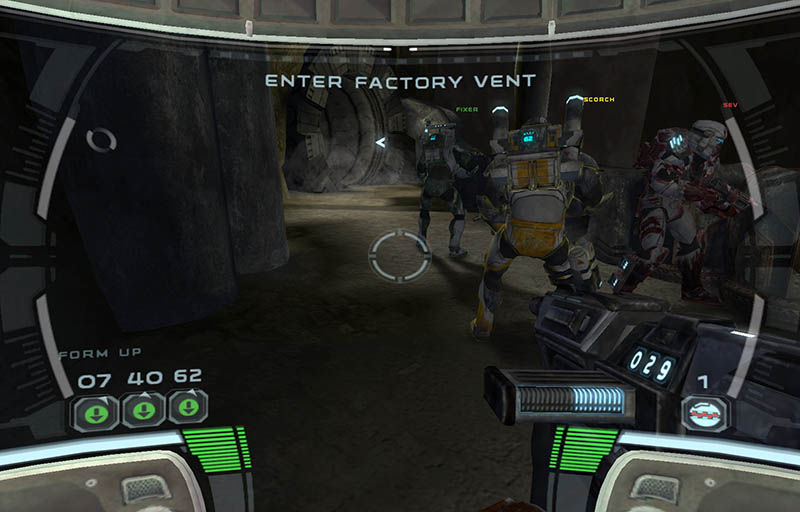Image resolution: width=800 pixels, height=512 pixels.
Task: Click the Sev squad name tag
Action: (729, 104)
